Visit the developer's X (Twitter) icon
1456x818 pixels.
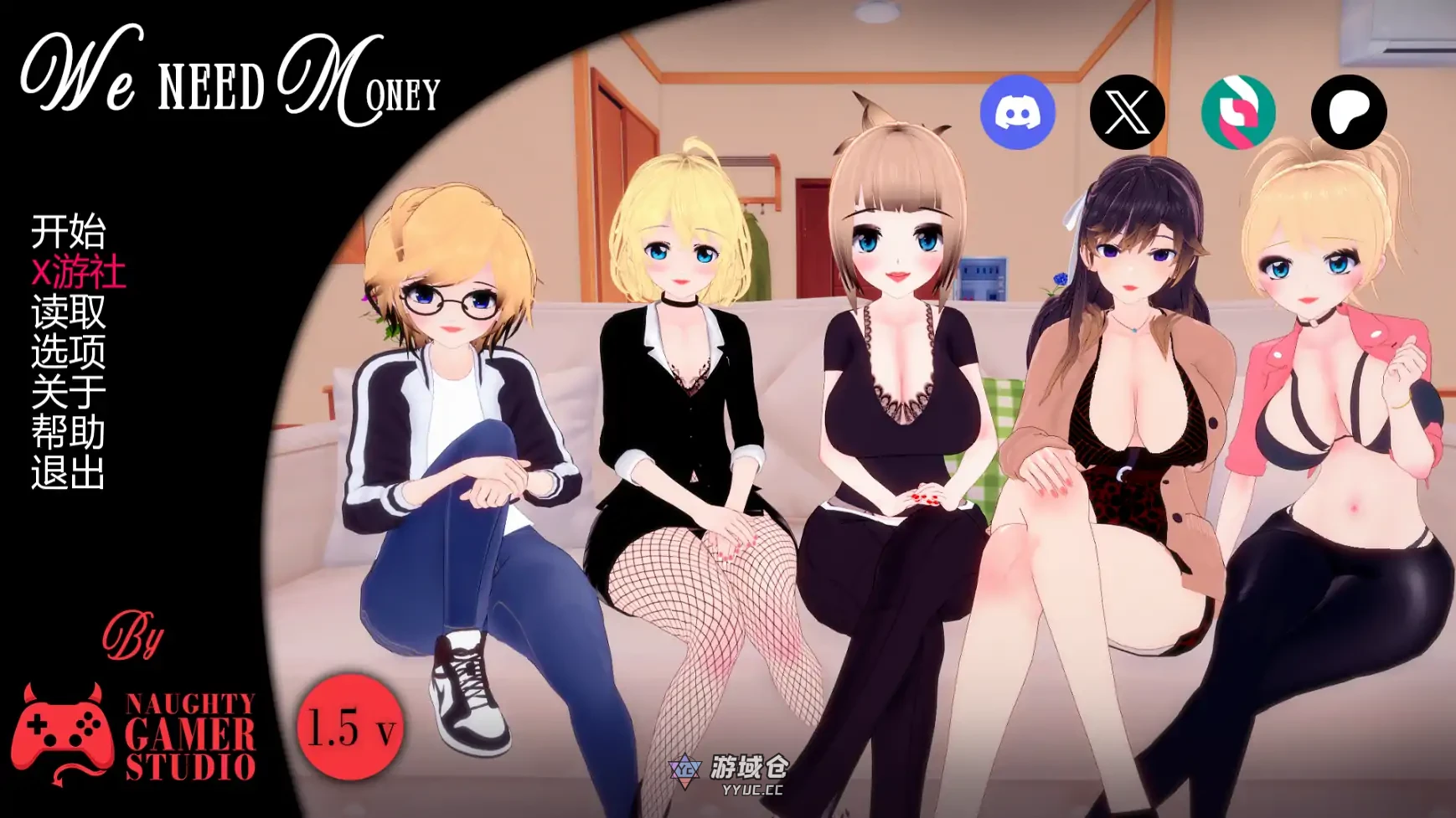coord(1128,112)
